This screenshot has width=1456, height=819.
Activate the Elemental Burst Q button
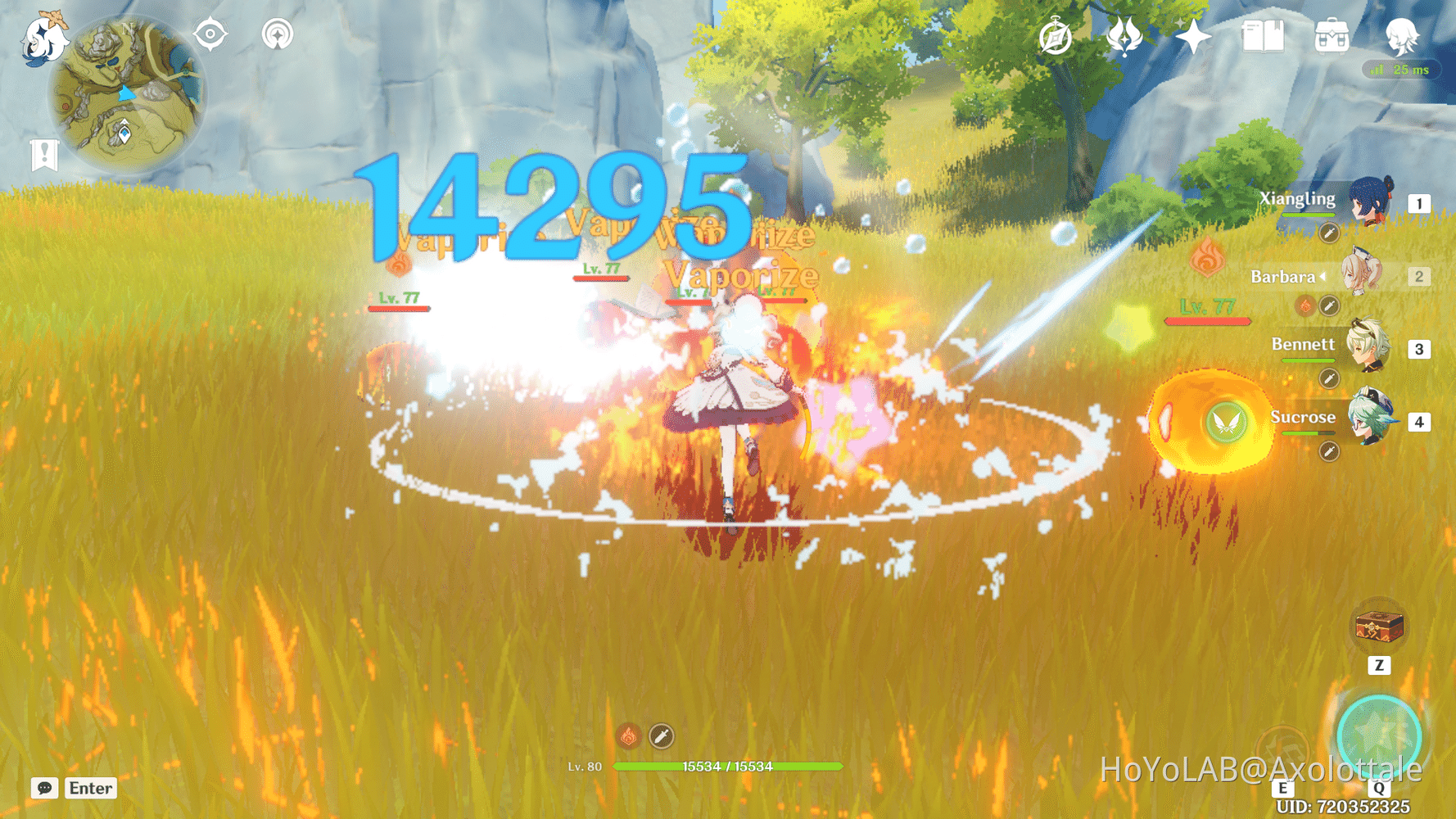tap(1382, 727)
